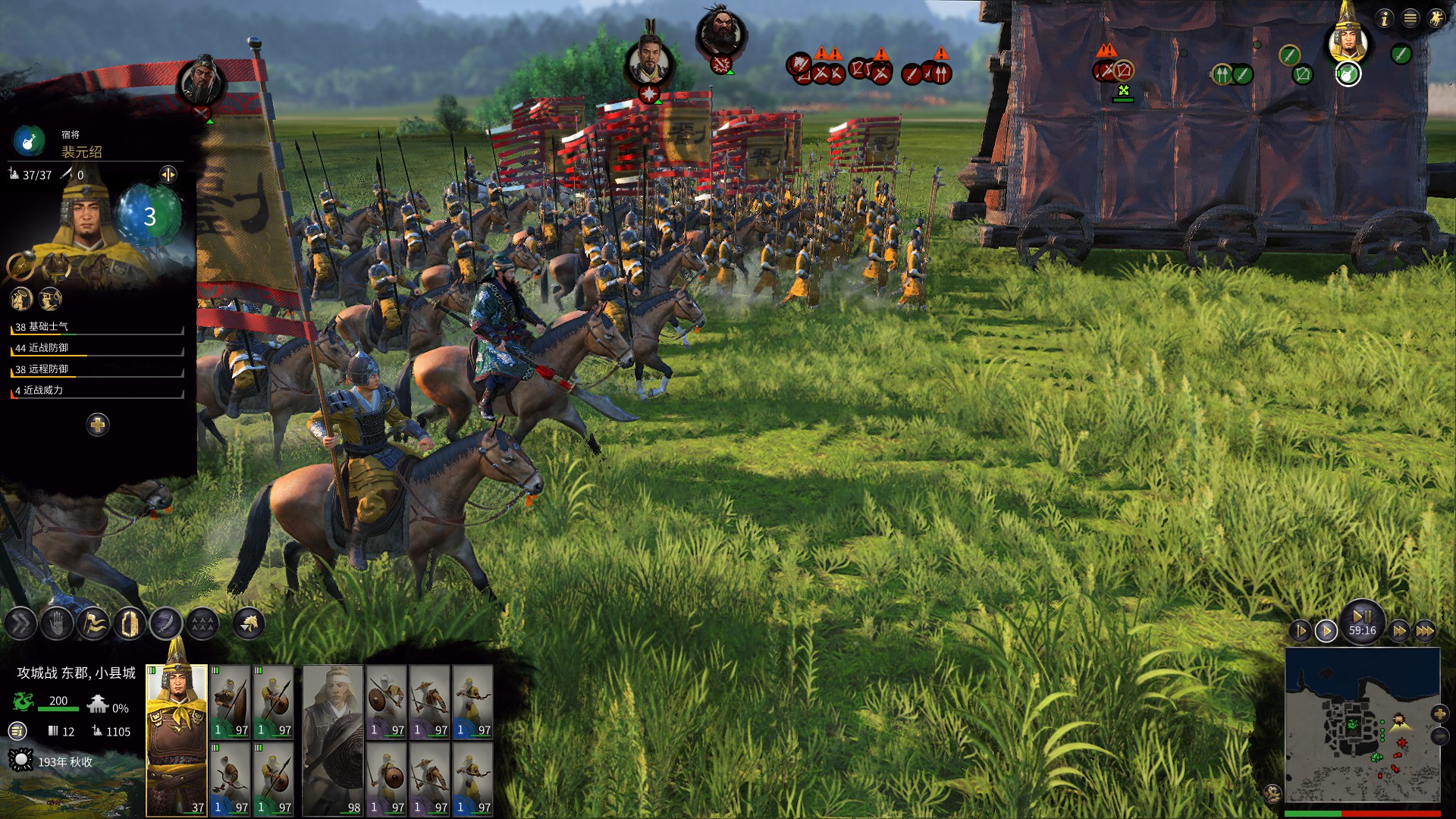Screen dimensions: 1456x819
Task: Zoom out the minimap with the minus button
Action: click(x=1439, y=736)
